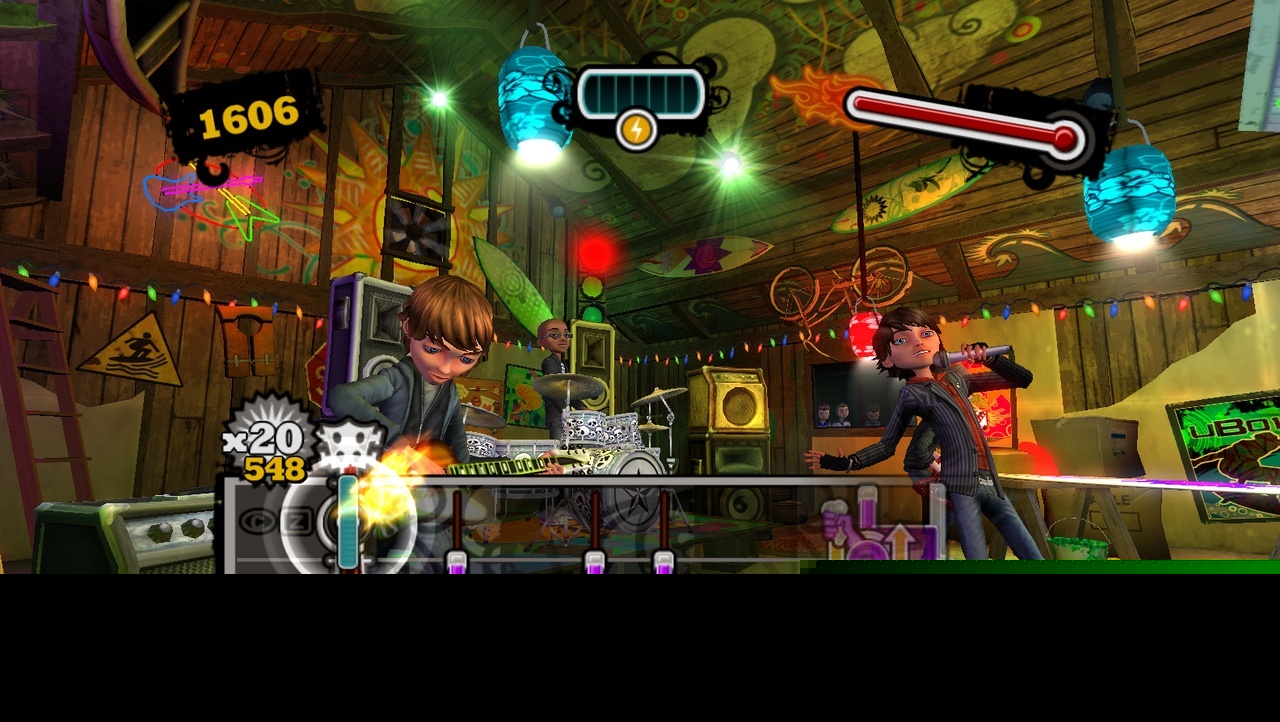Click the lightning bolt energy icon
This screenshot has width=1280, height=722.
point(639,128)
